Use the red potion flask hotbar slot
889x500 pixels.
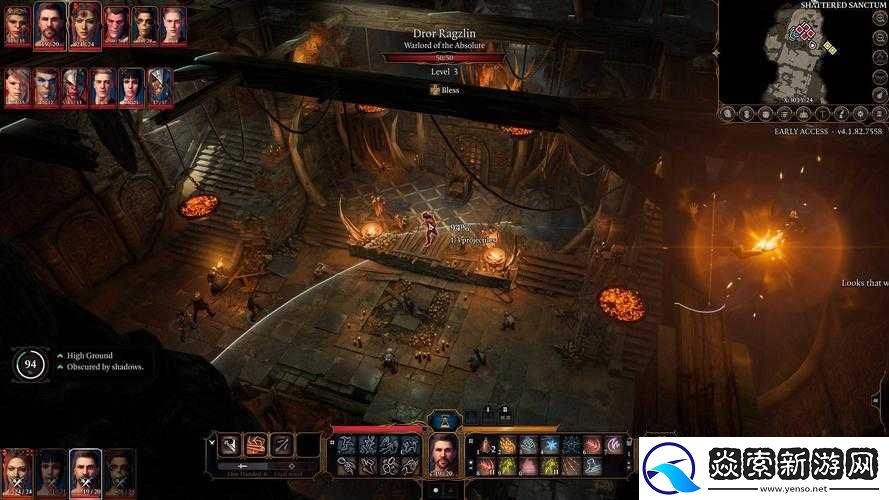click(x=486, y=445)
